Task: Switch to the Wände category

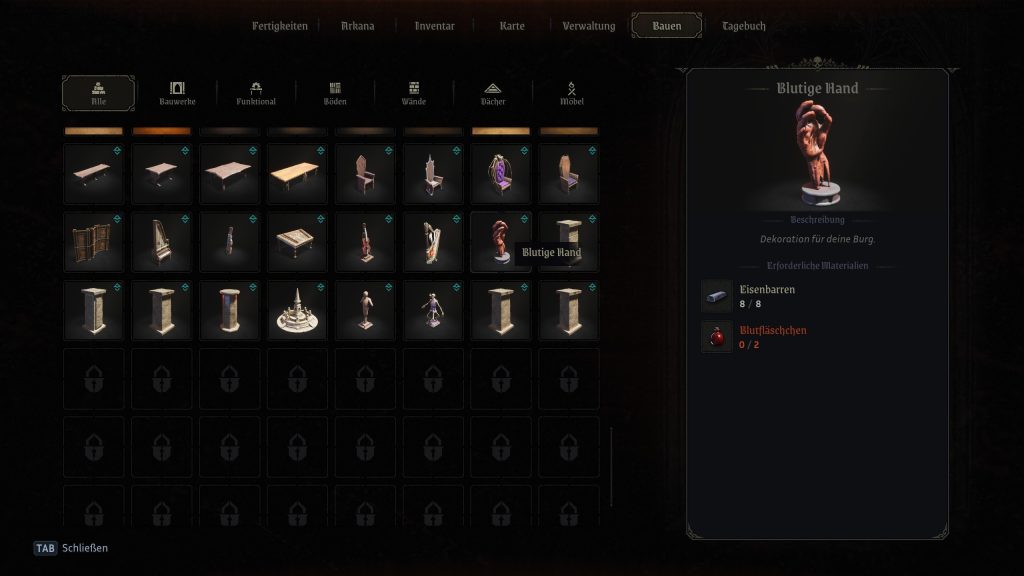Action: 414,93
